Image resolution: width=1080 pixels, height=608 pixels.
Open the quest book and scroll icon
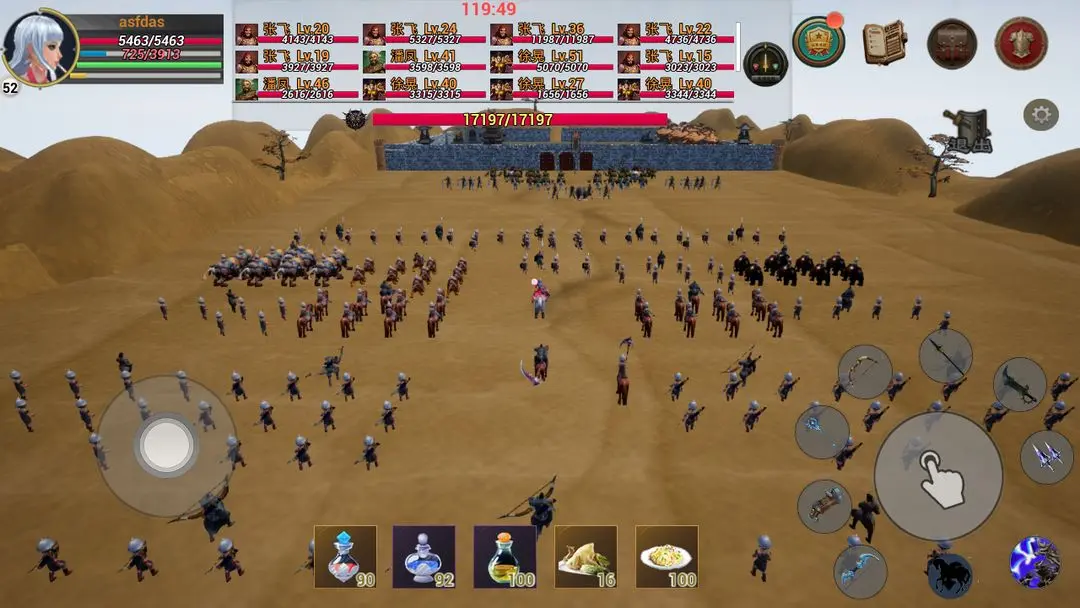884,43
